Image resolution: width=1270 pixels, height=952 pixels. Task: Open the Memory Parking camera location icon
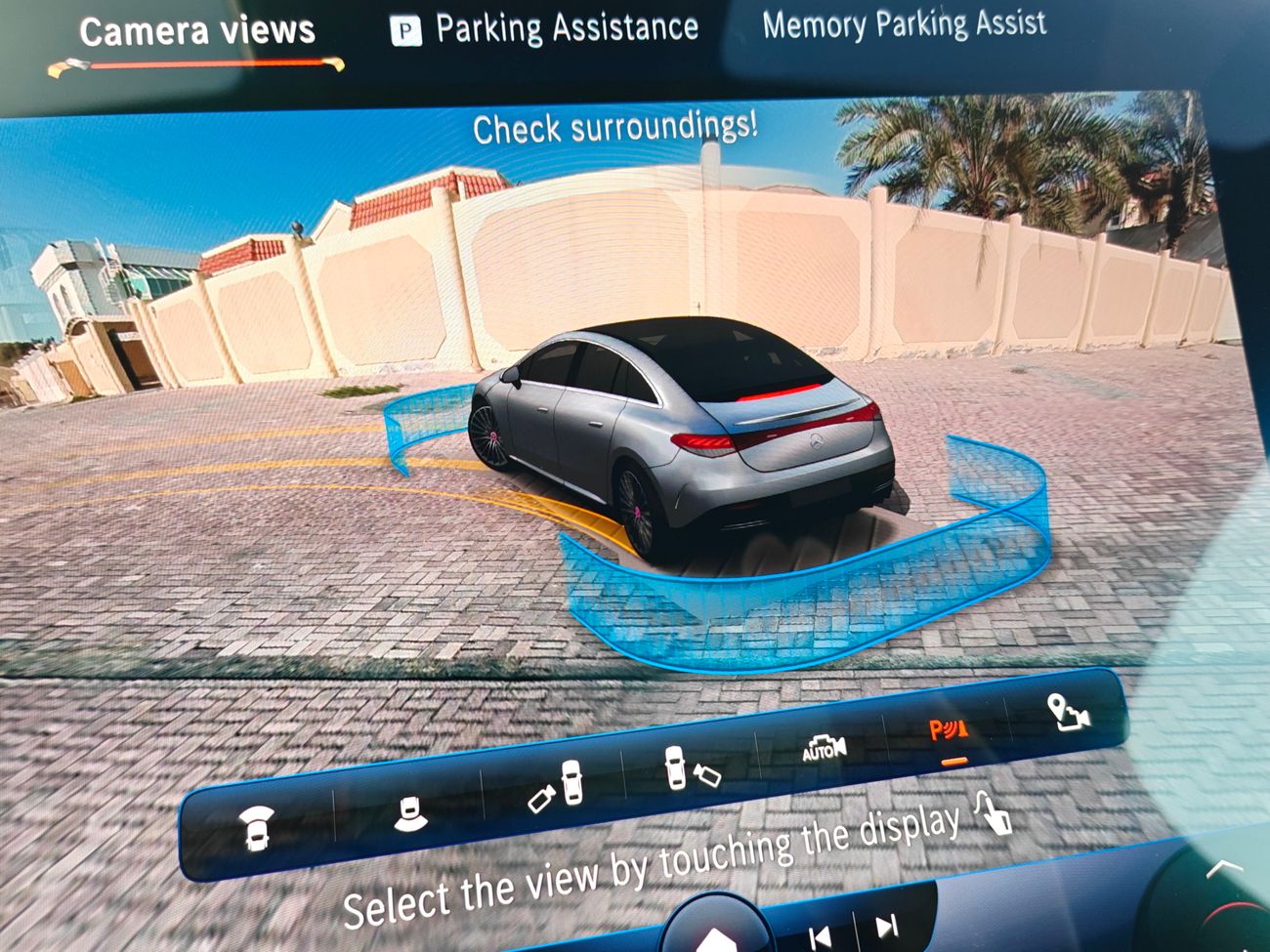coord(1068,711)
